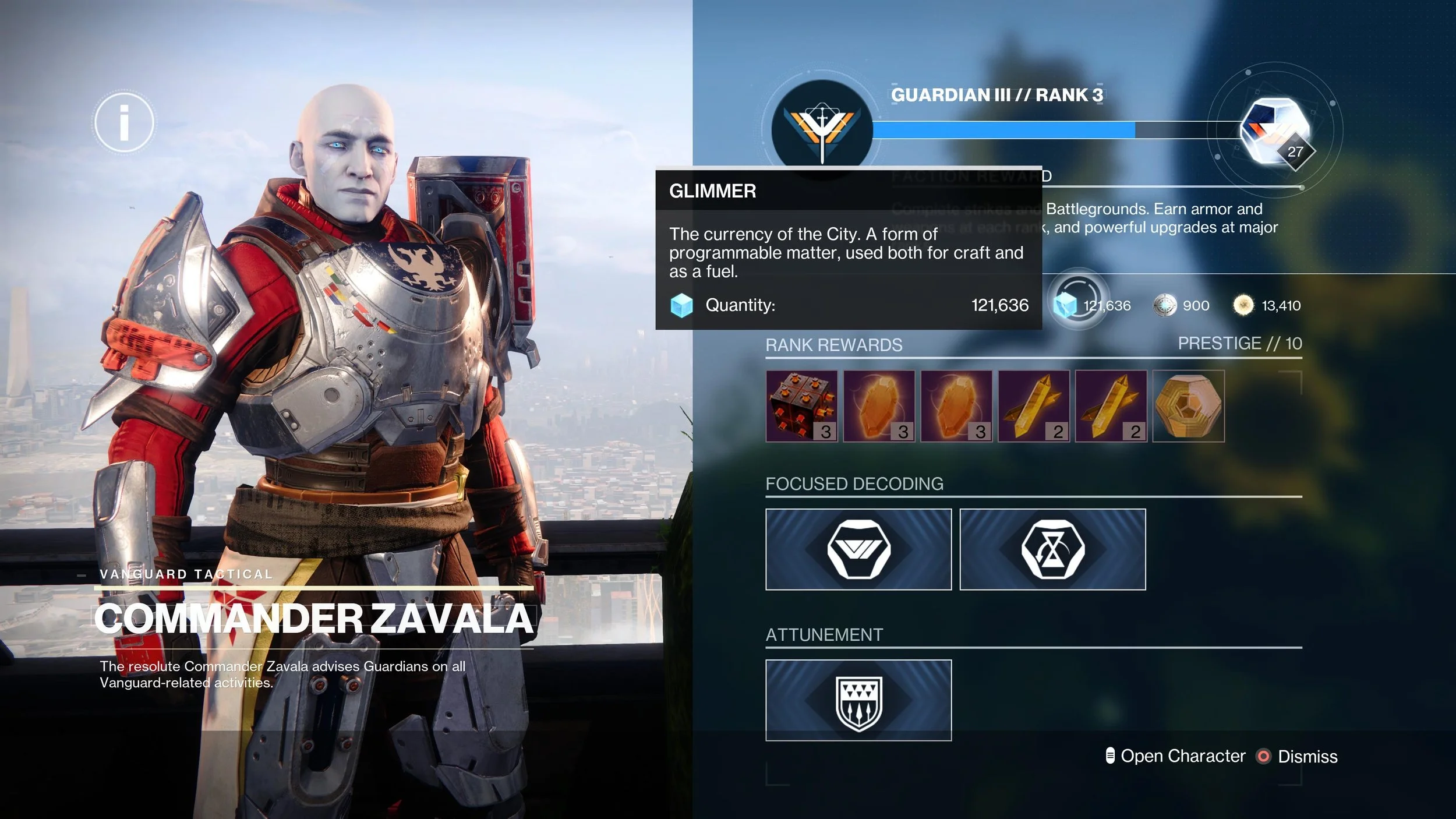Select the Glimmer currency icon

click(1067, 305)
